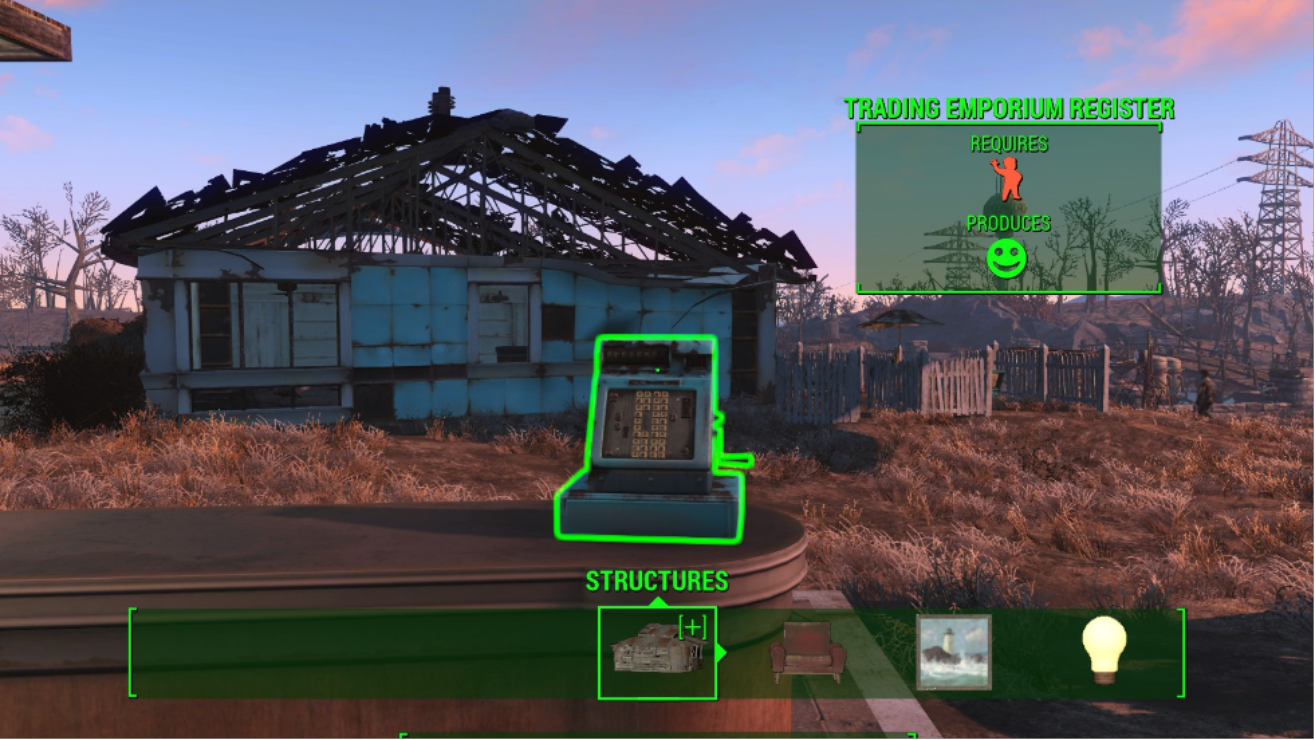1315x740 pixels.
Task: Switch to the light bulb power category
Action: pos(1104,650)
